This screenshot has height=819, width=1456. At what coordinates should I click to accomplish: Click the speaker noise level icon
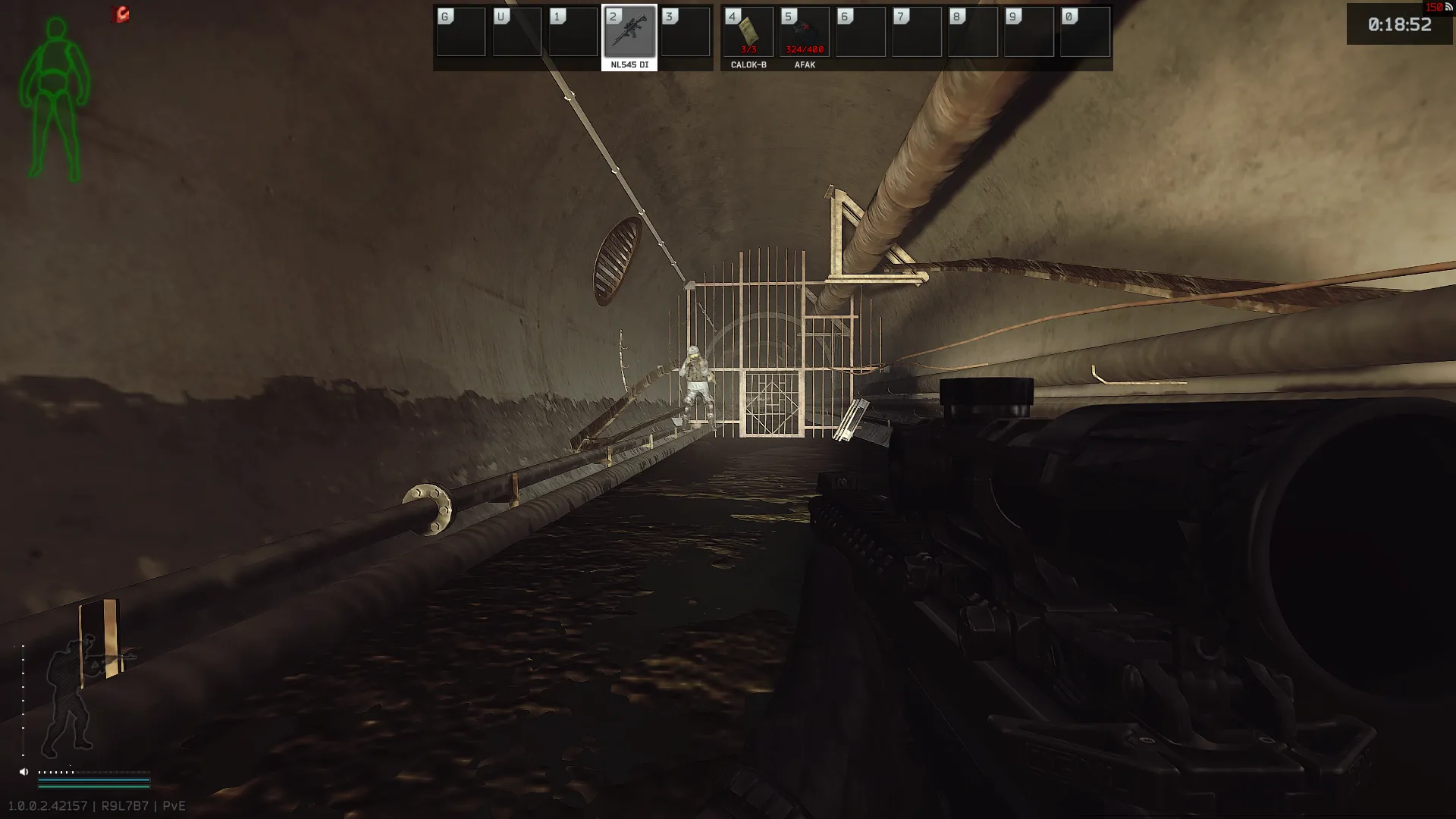24,772
